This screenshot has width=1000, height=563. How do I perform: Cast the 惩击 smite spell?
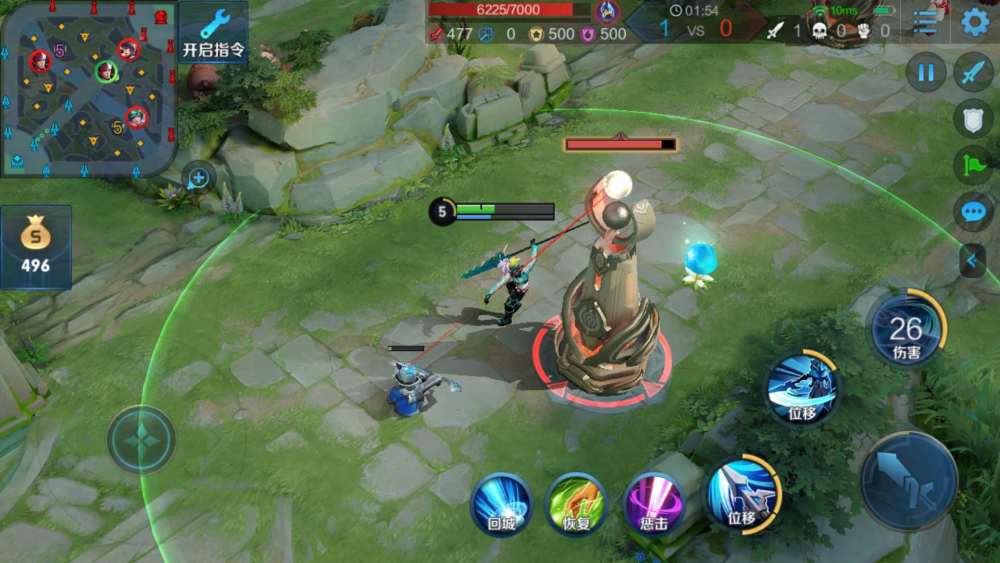(x=653, y=502)
